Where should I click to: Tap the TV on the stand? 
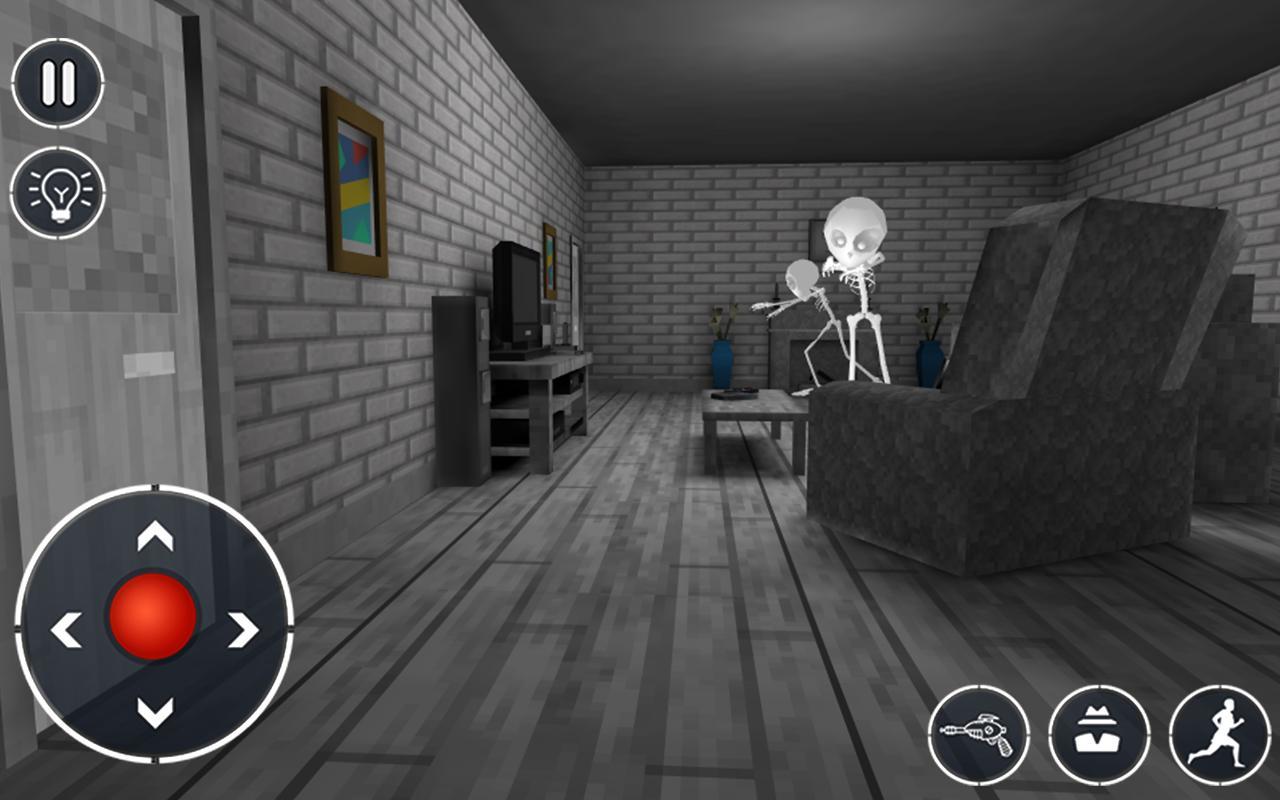516,295
